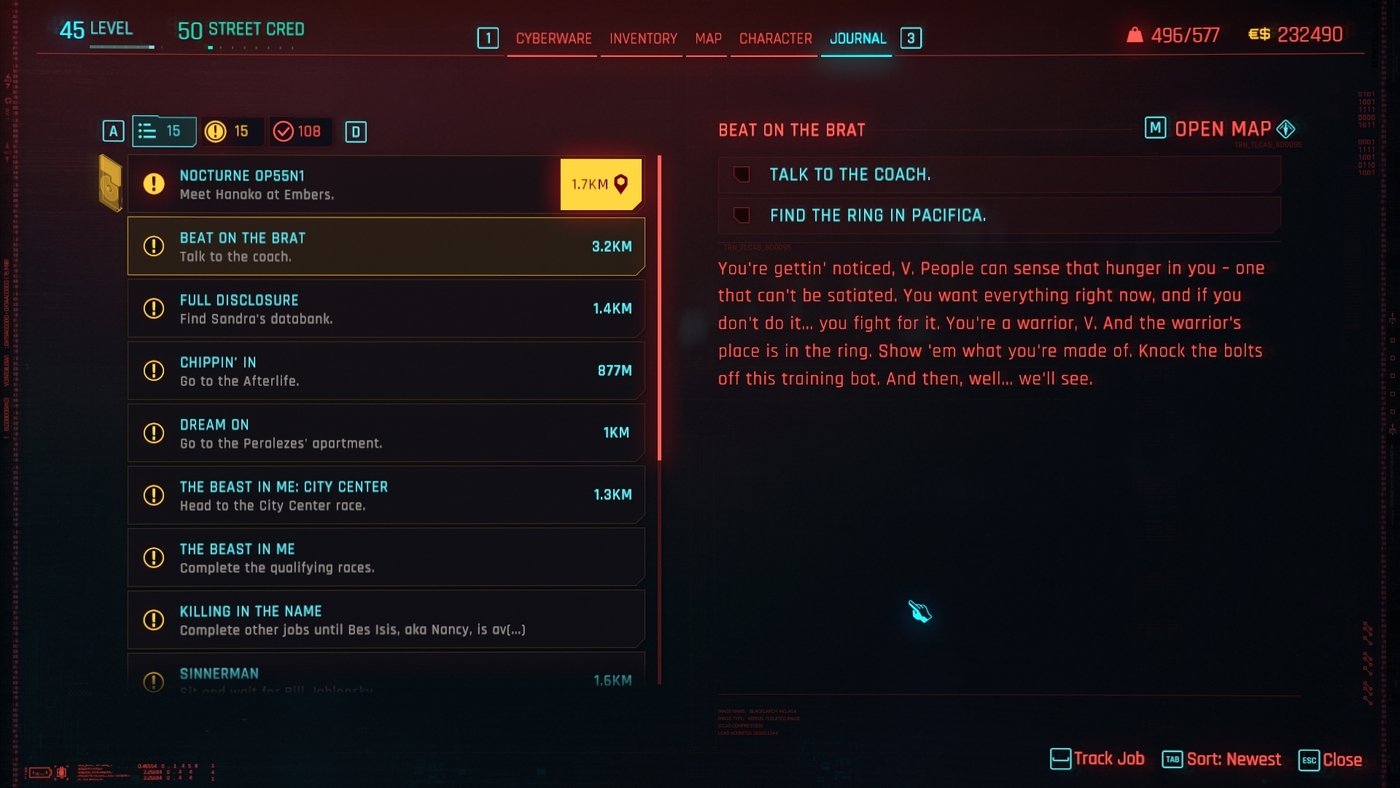Screen dimensions: 1400x788
Task: Open the Map tab
Action: [x=707, y=38]
